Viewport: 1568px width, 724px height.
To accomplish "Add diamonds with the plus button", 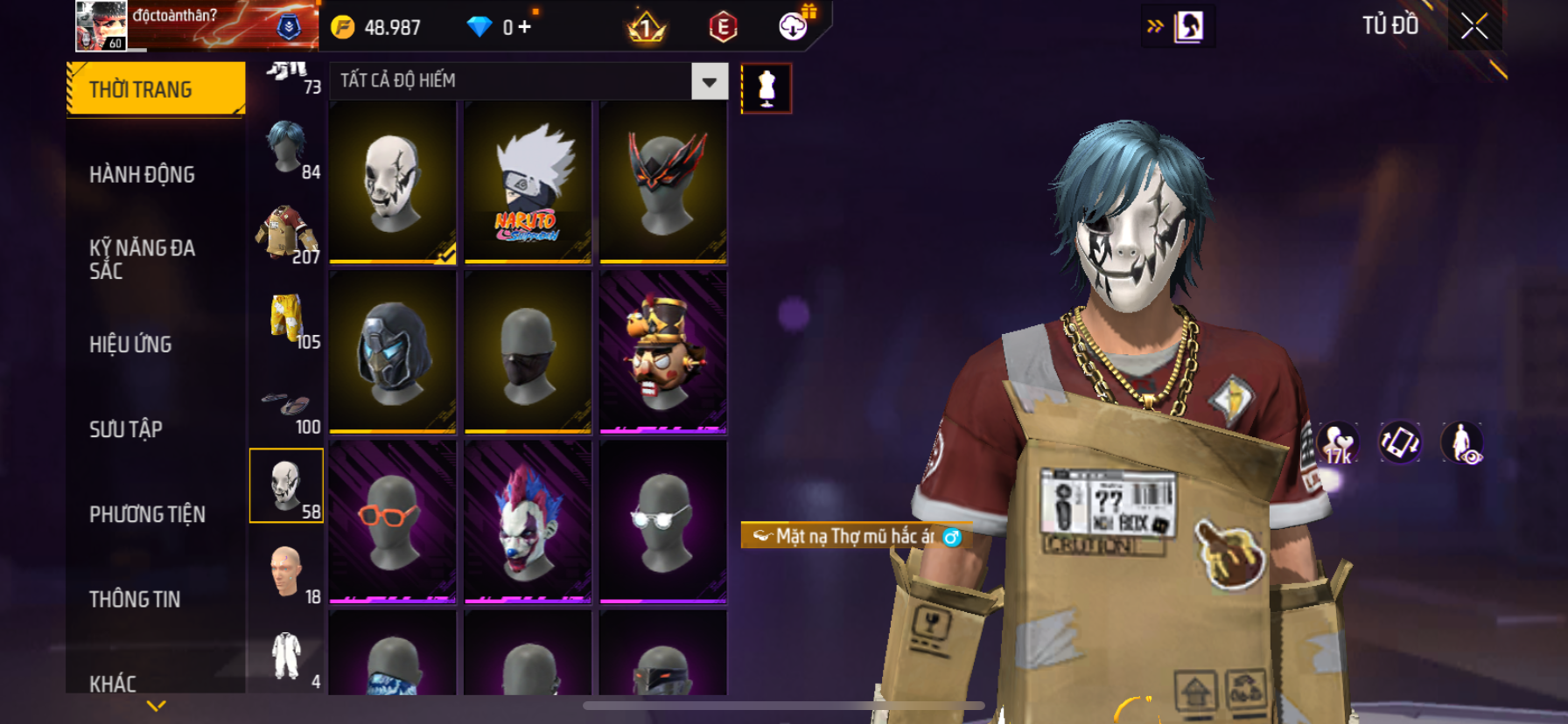I will 524,27.
